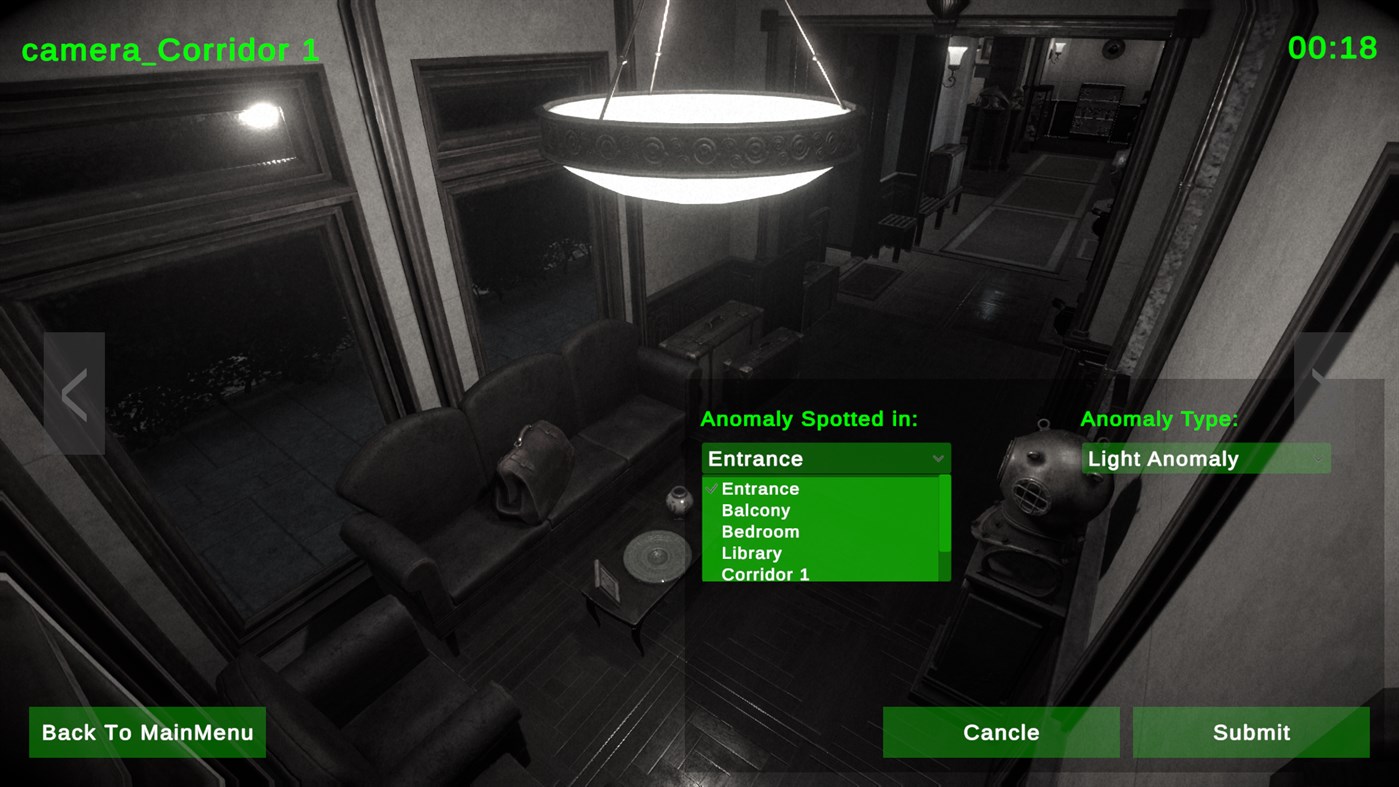Mark Corridor 1 as the anomaly location
Screen dimensions: 1399x787
pos(764,574)
